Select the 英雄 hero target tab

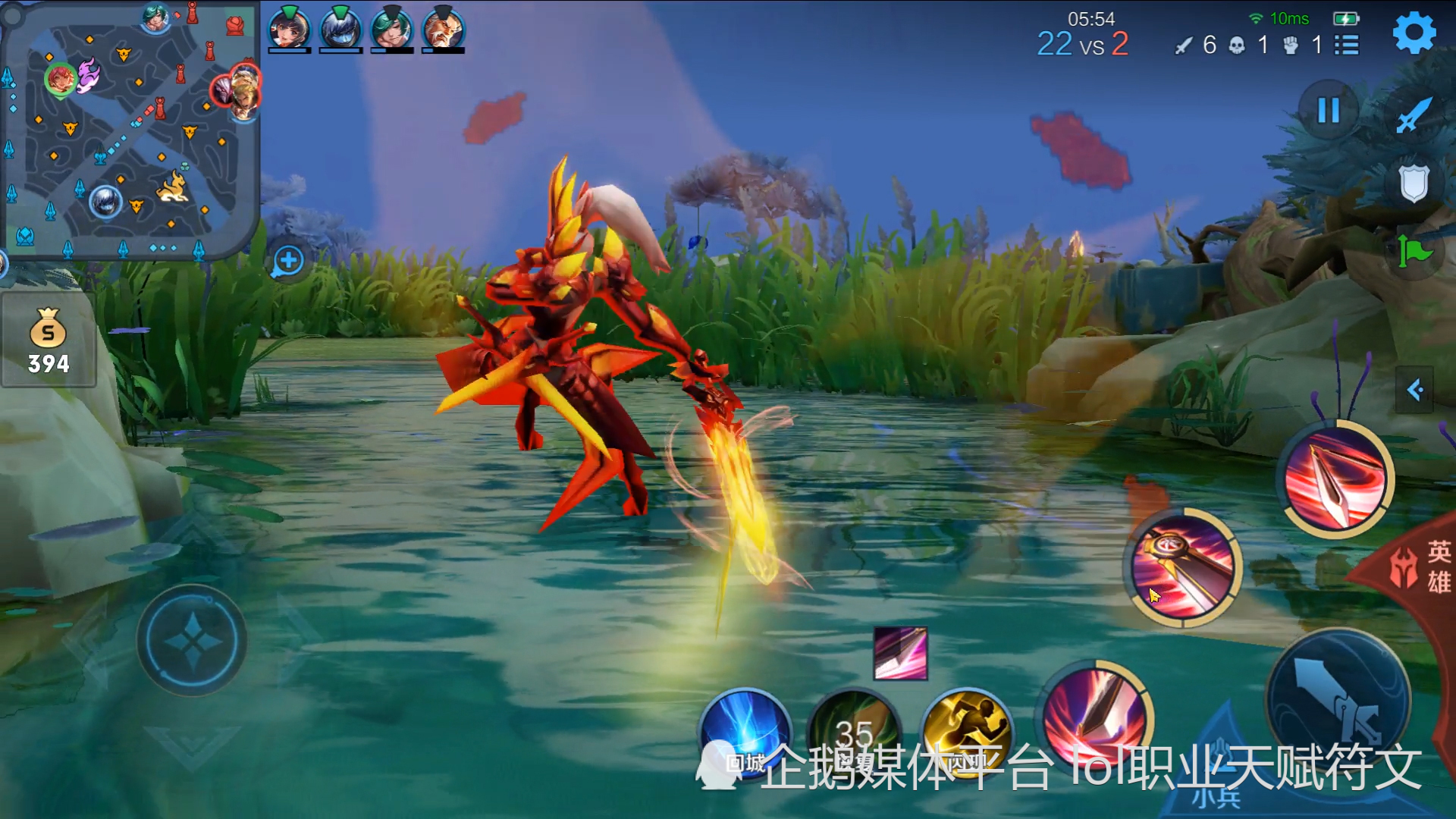click(1424, 566)
